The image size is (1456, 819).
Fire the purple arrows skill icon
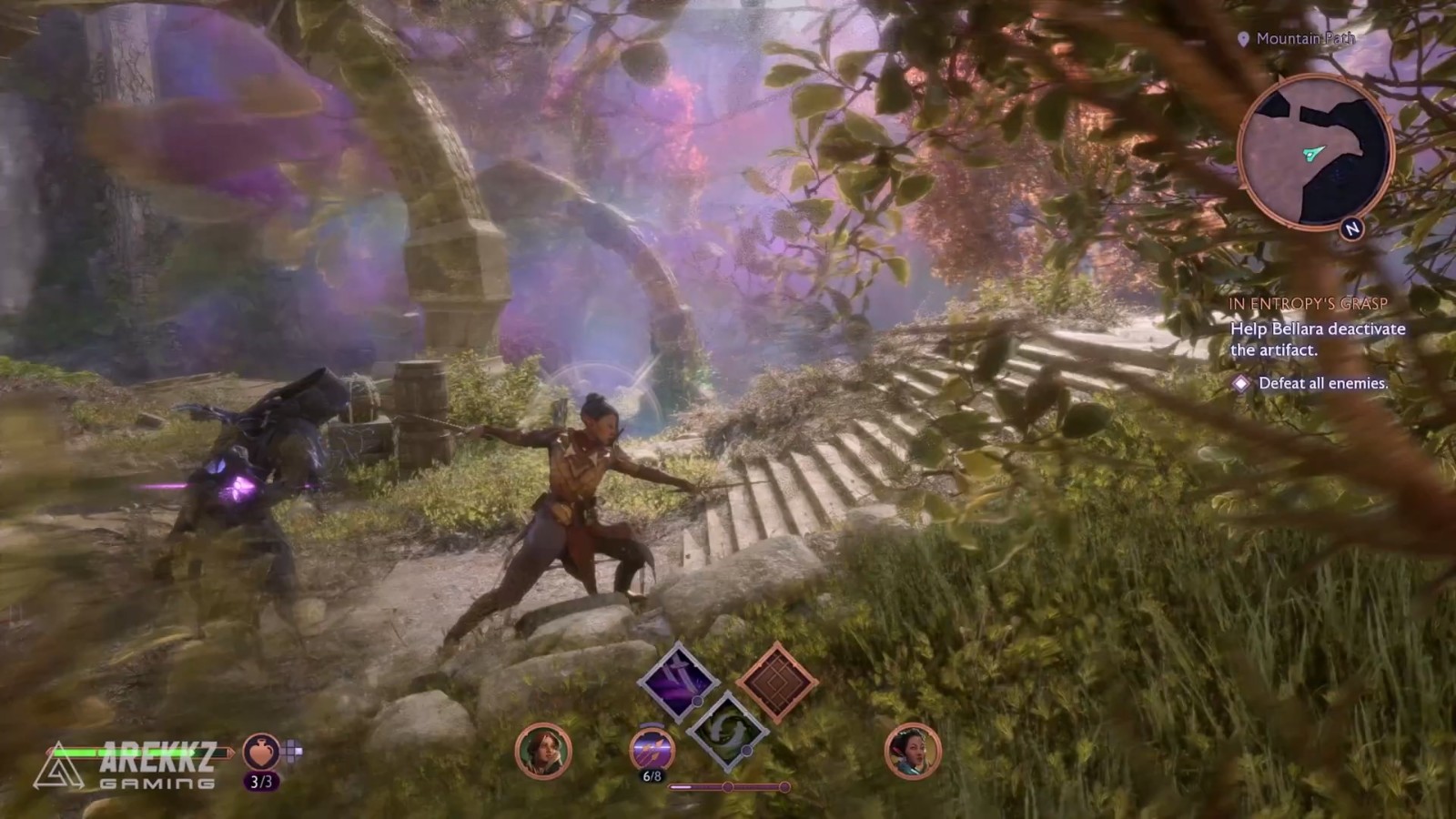tap(652, 751)
